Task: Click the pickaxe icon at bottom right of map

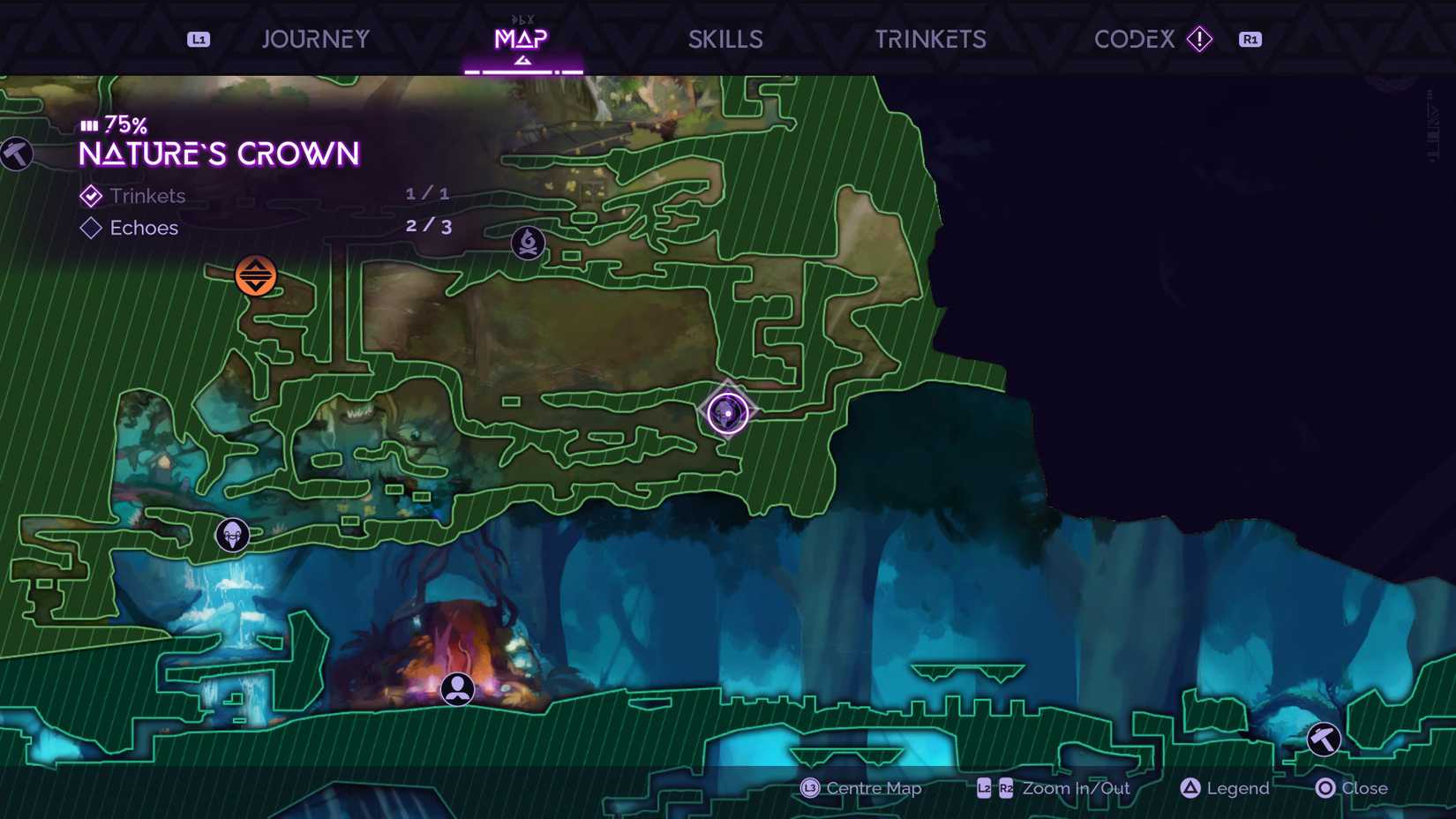Action: point(1323,739)
